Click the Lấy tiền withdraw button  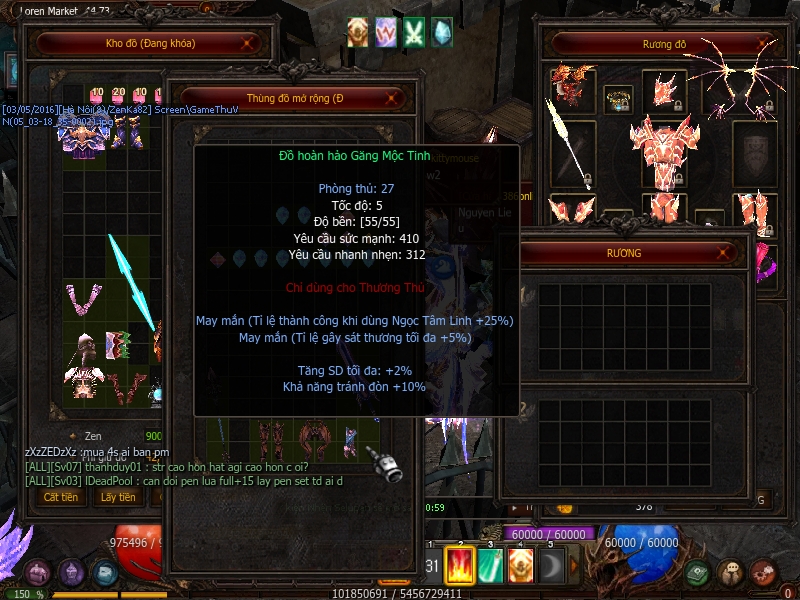(118, 497)
